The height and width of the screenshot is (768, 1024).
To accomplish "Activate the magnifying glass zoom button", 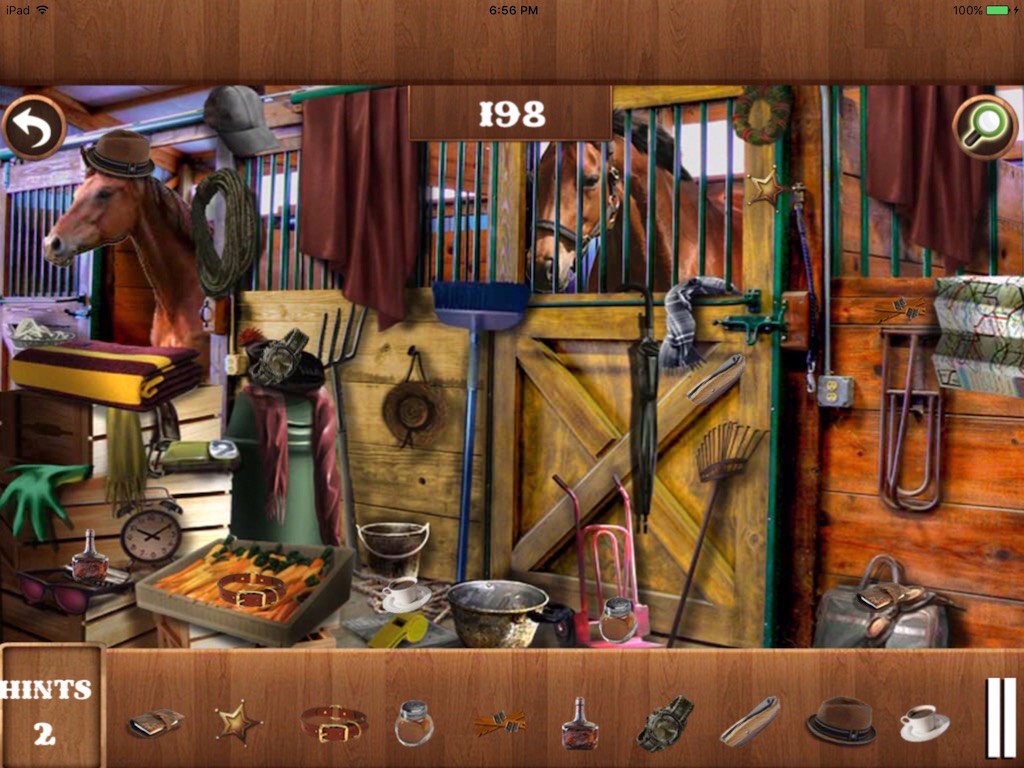I will [x=985, y=127].
